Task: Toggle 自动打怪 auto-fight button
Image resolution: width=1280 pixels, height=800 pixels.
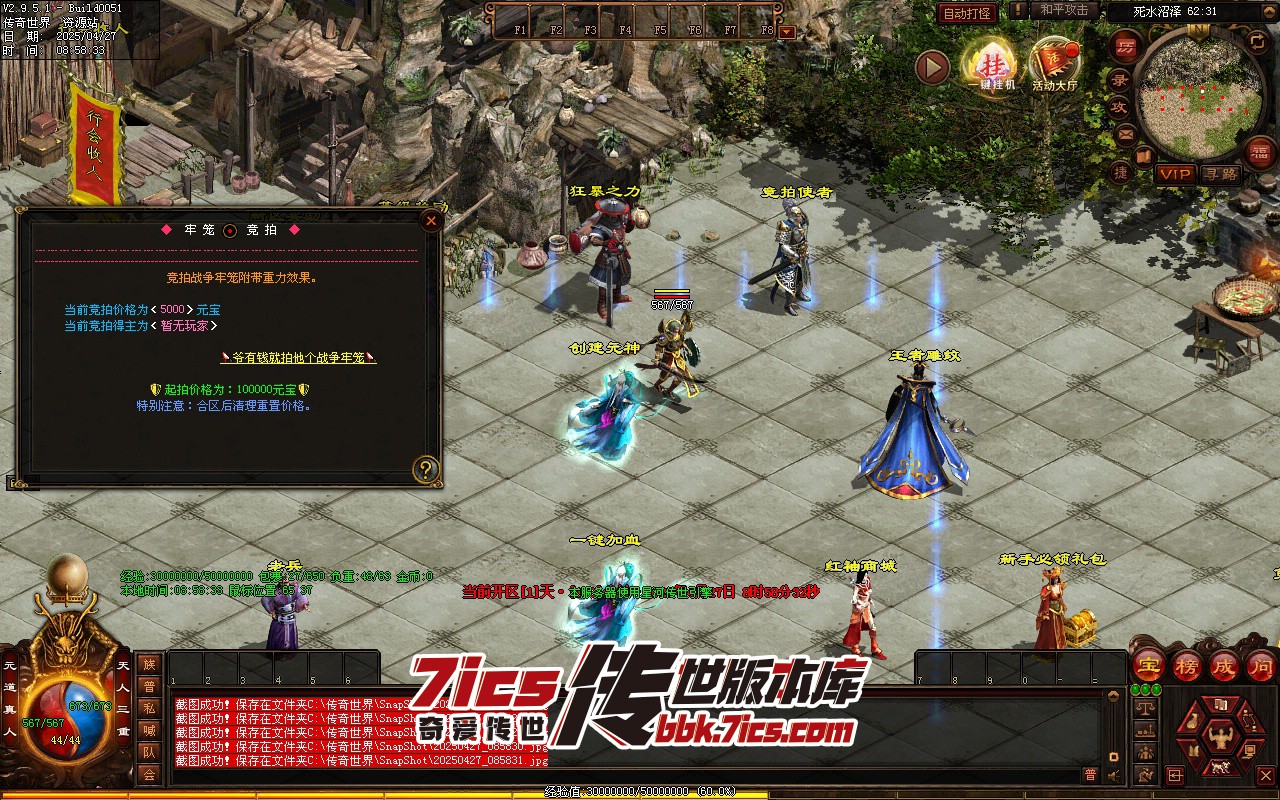Action: [x=967, y=13]
